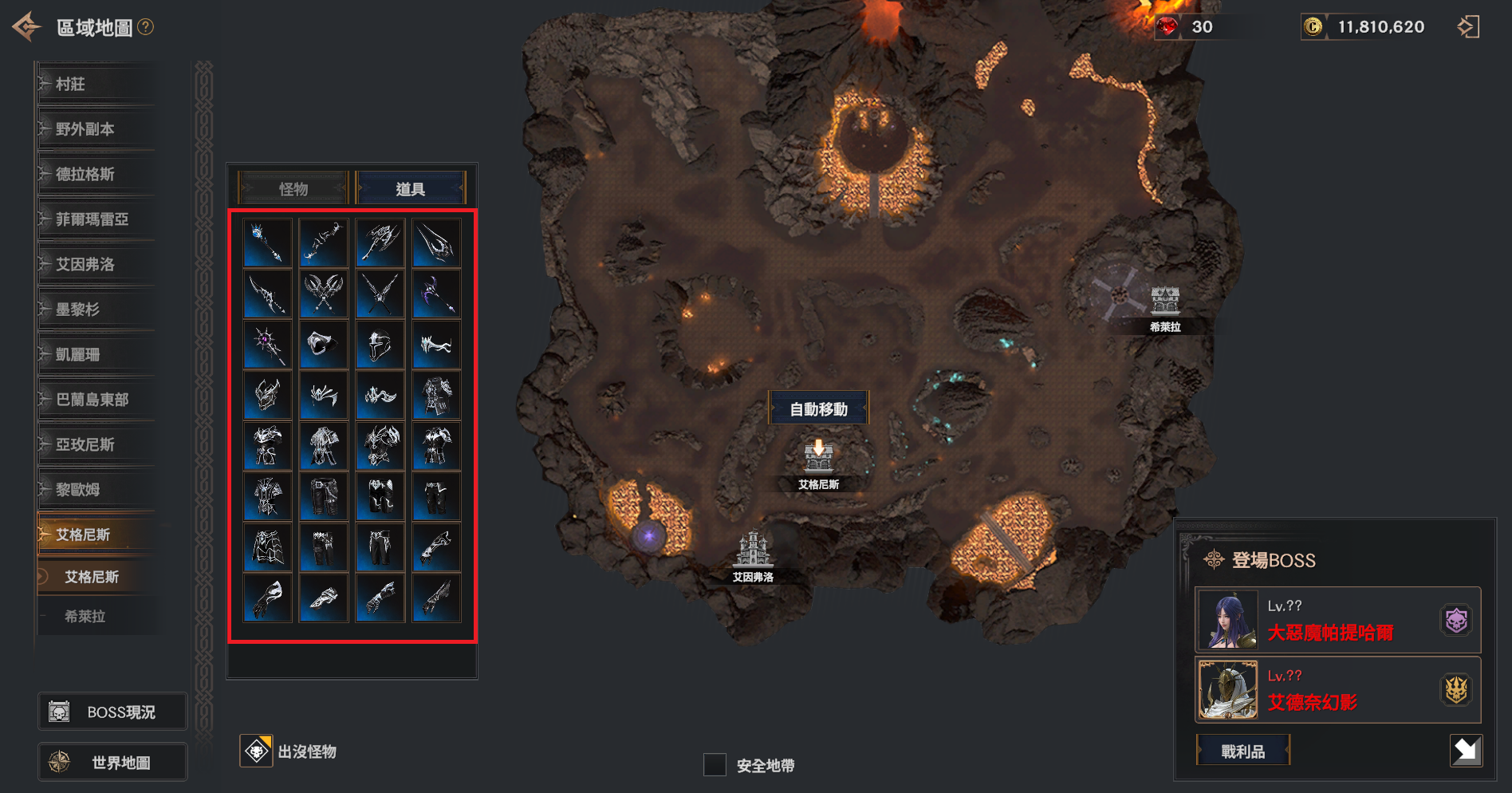Open the 世界地圖 world map

[x=112, y=763]
